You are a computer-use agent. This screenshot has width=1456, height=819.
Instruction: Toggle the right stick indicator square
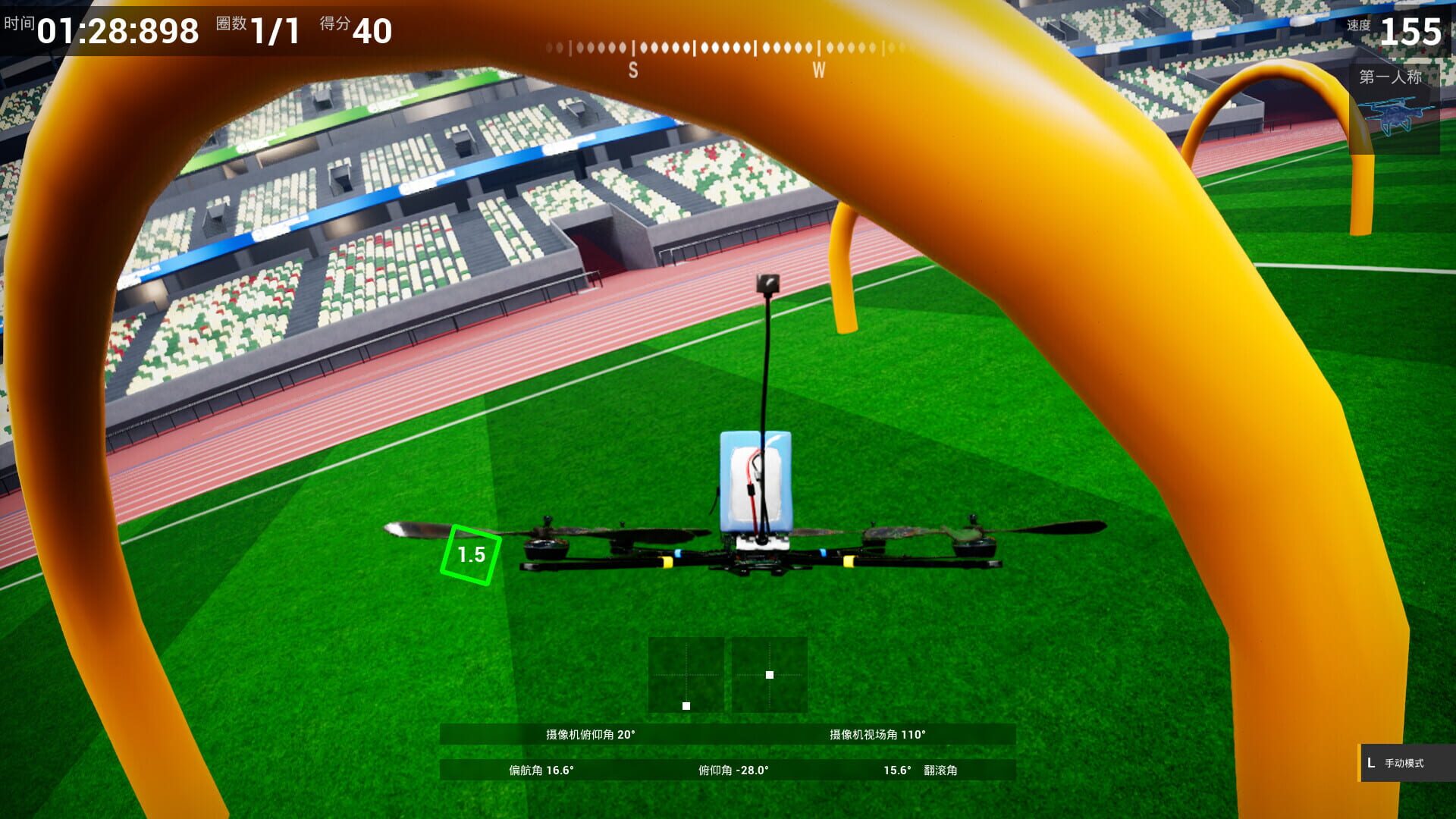click(x=769, y=673)
